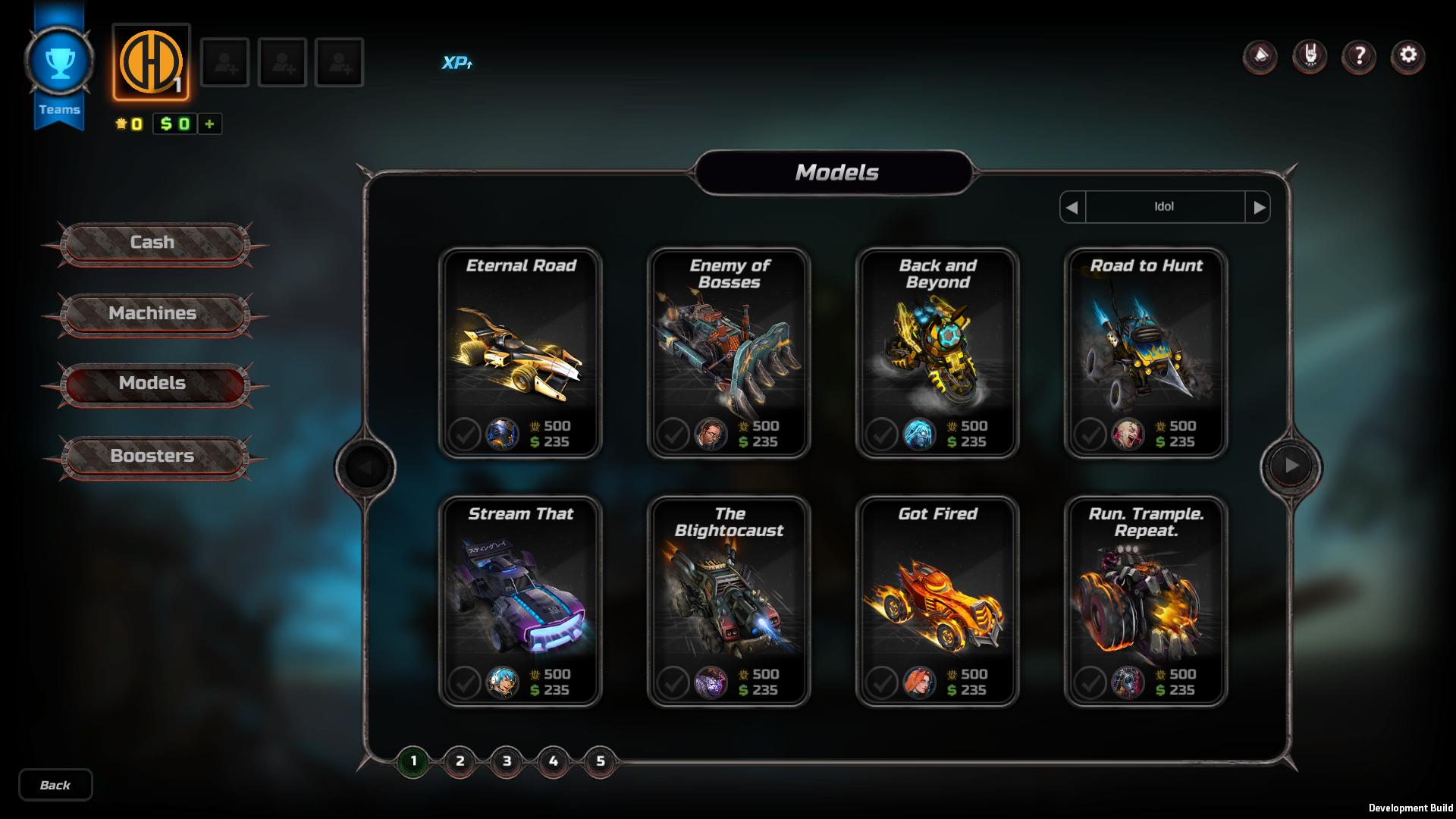
Task: Open the settings gear menu
Action: pos(1407,55)
